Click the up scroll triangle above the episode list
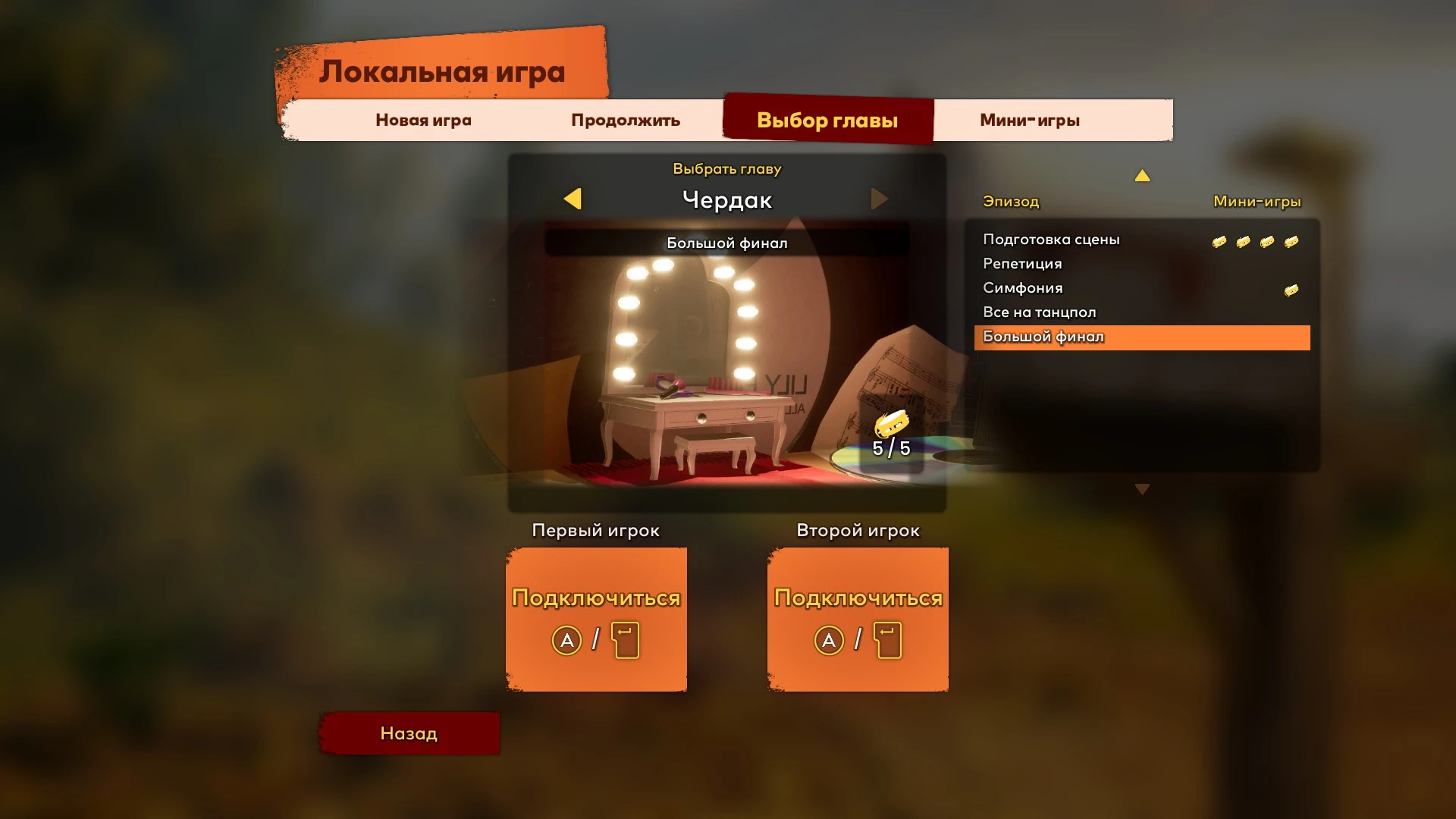The image size is (1456, 819). pyautogui.click(x=1143, y=175)
